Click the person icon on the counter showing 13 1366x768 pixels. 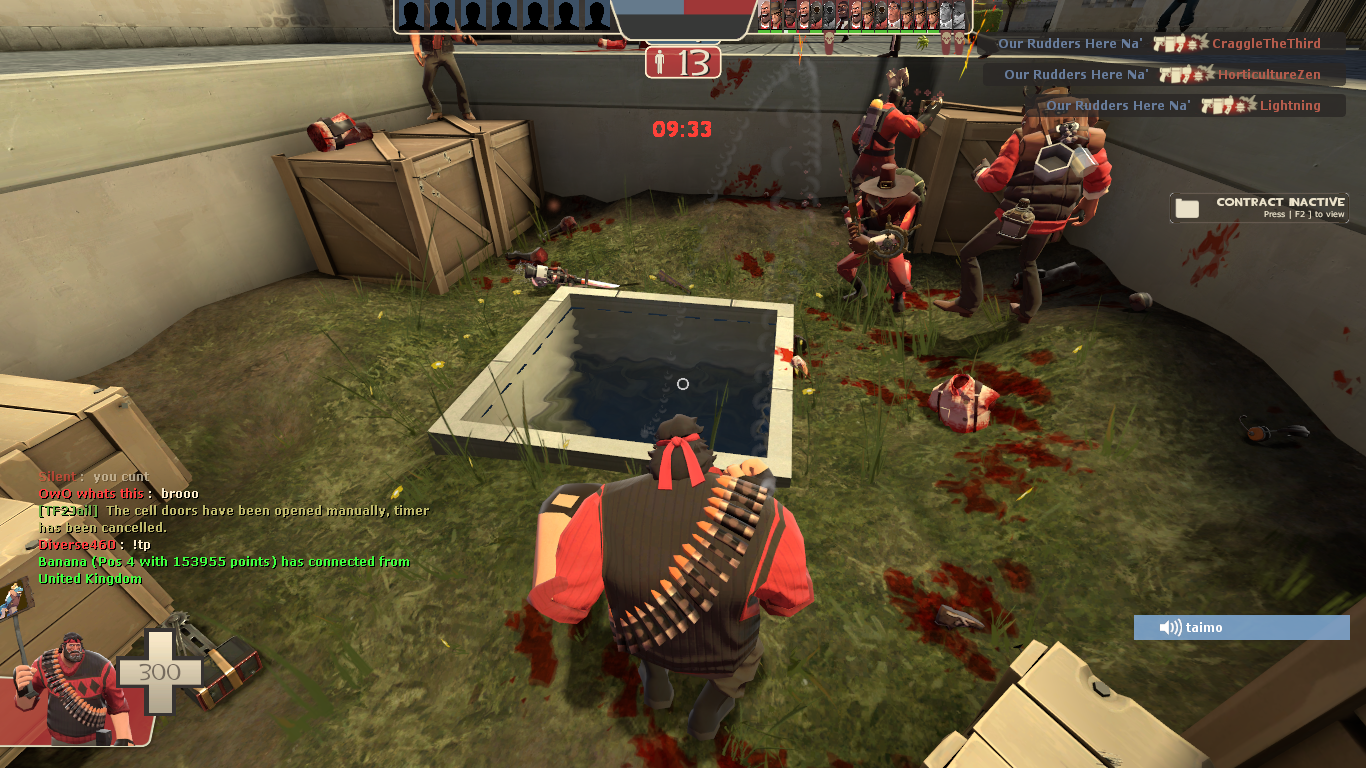coord(661,61)
